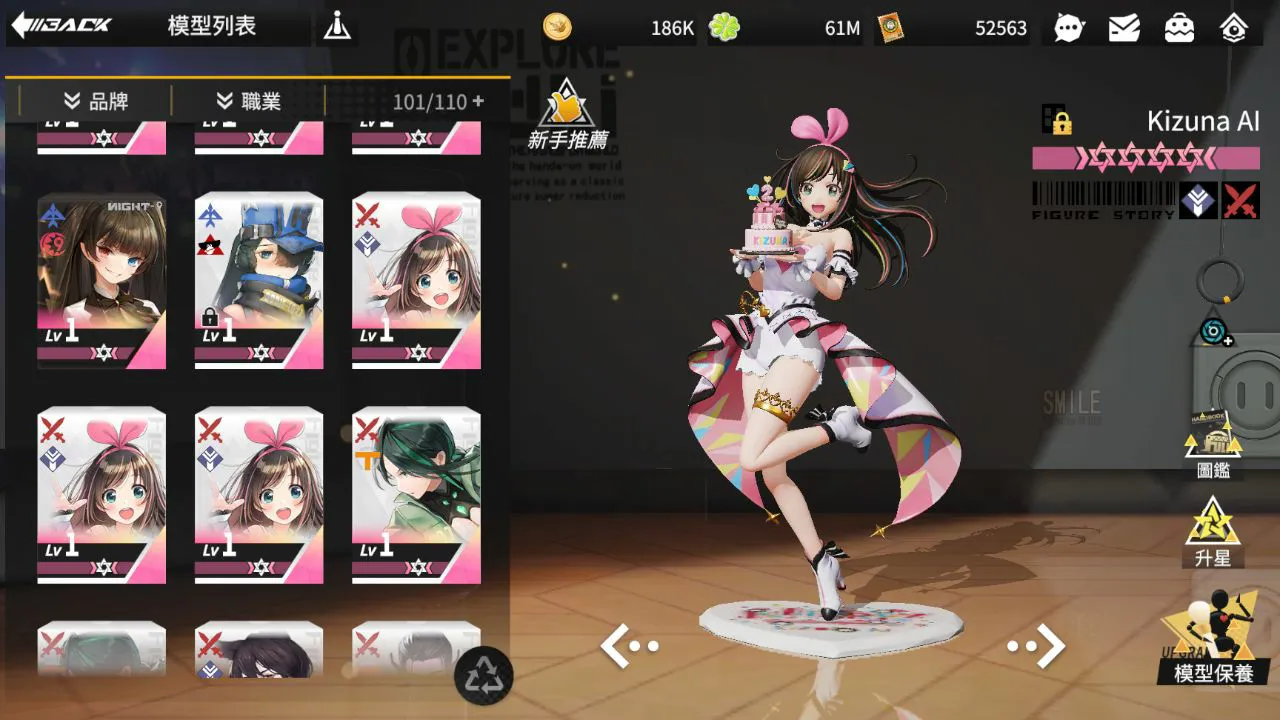Toggle the lock icon beside Kizuna AI
Screen dimensions: 1280x720
(1057, 121)
